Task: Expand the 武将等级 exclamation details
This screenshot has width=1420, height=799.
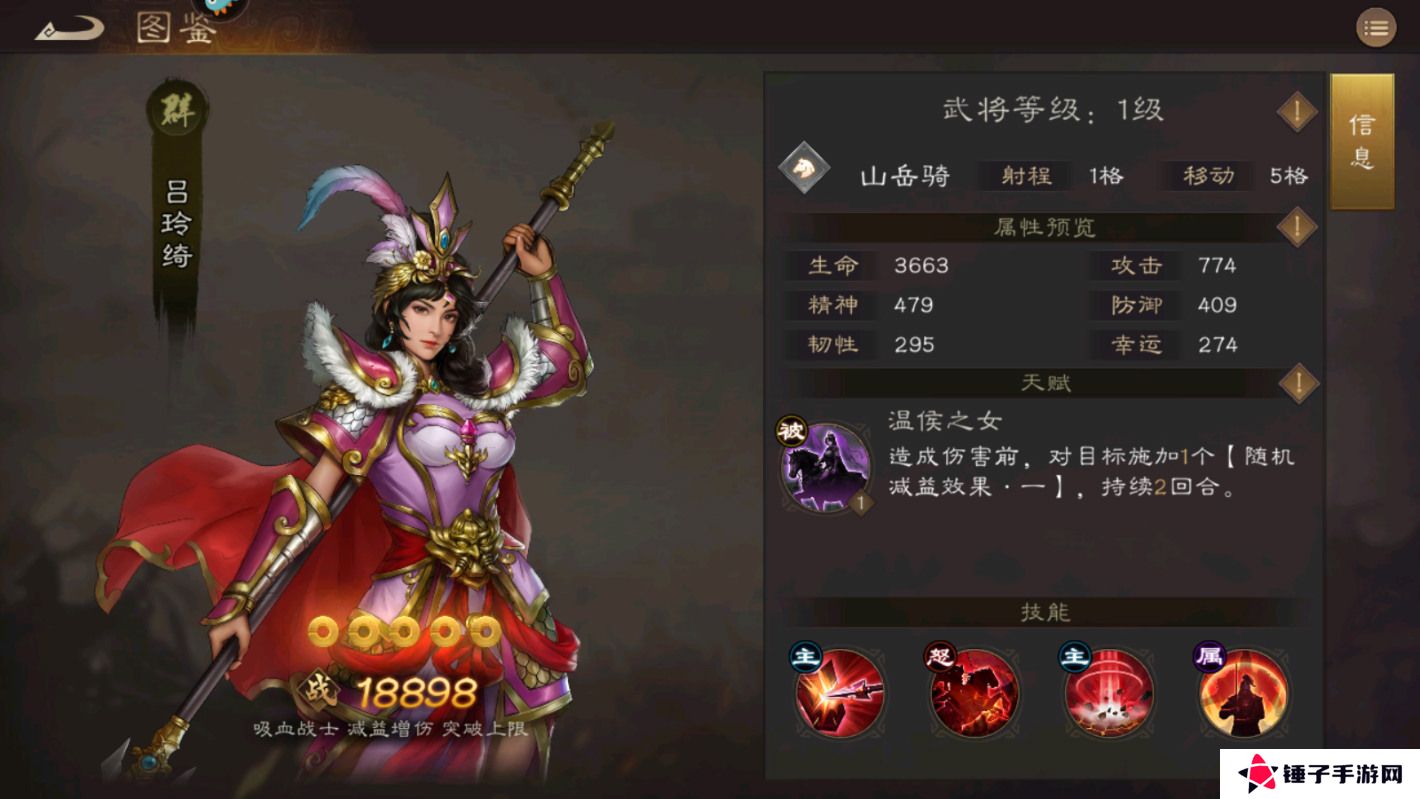Action: pos(1296,111)
